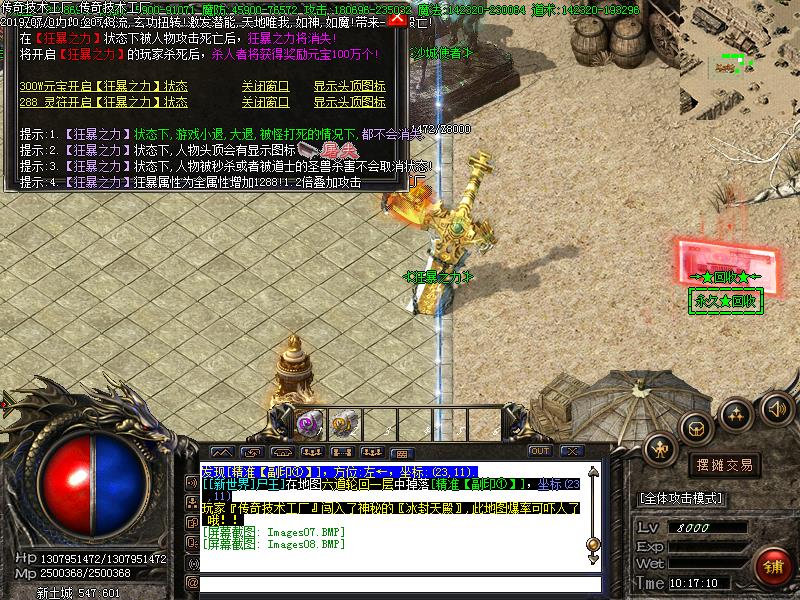Open the red 铺 shop button
Screen dimensions: 800x600
[771, 564]
